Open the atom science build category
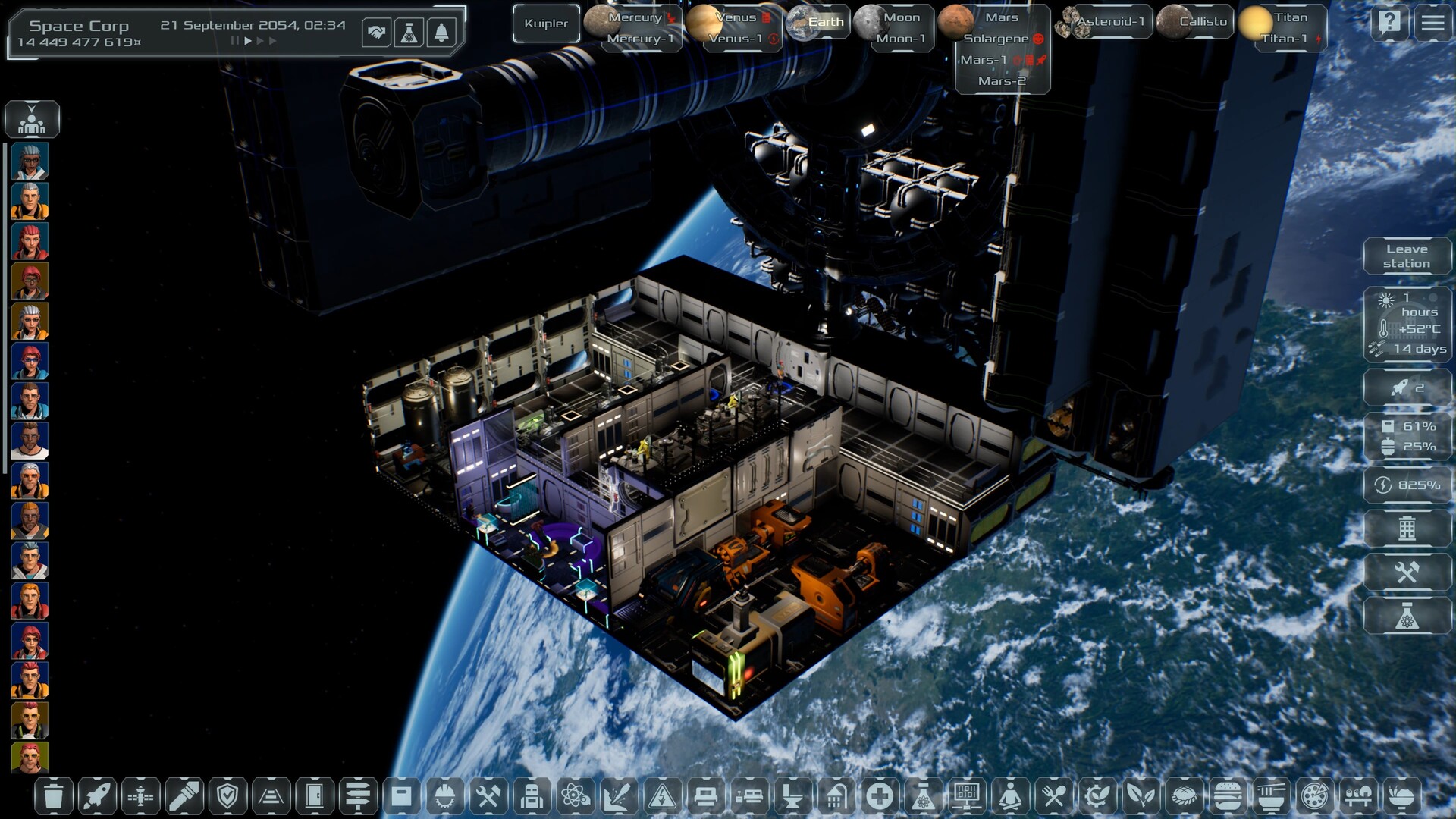The height and width of the screenshot is (819, 1456). point(576,796)
